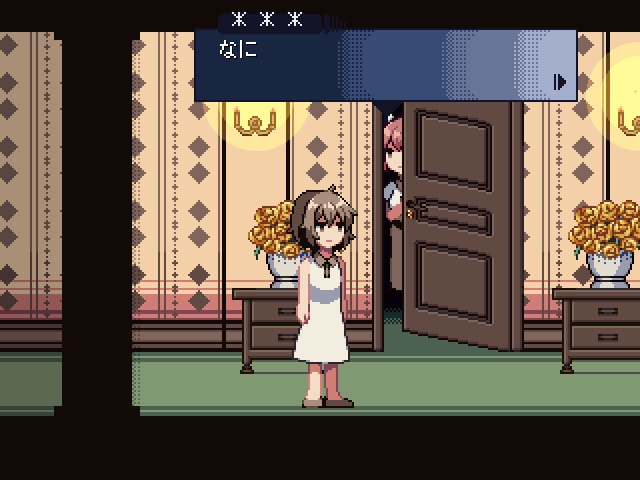
Task: Advance dialogue with the arrow indicator
Action: click(x=561, y=82)
